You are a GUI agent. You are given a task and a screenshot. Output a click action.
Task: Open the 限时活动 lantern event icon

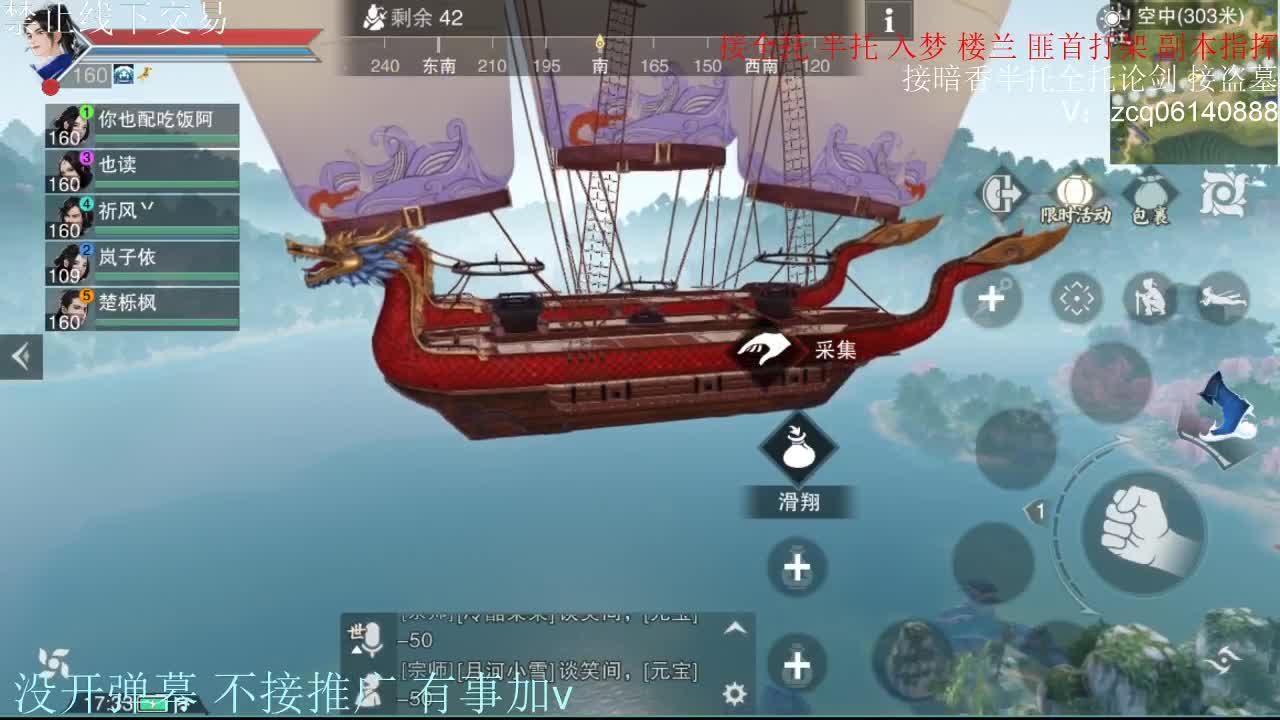pyautogui.click(x=1074, y=192)
